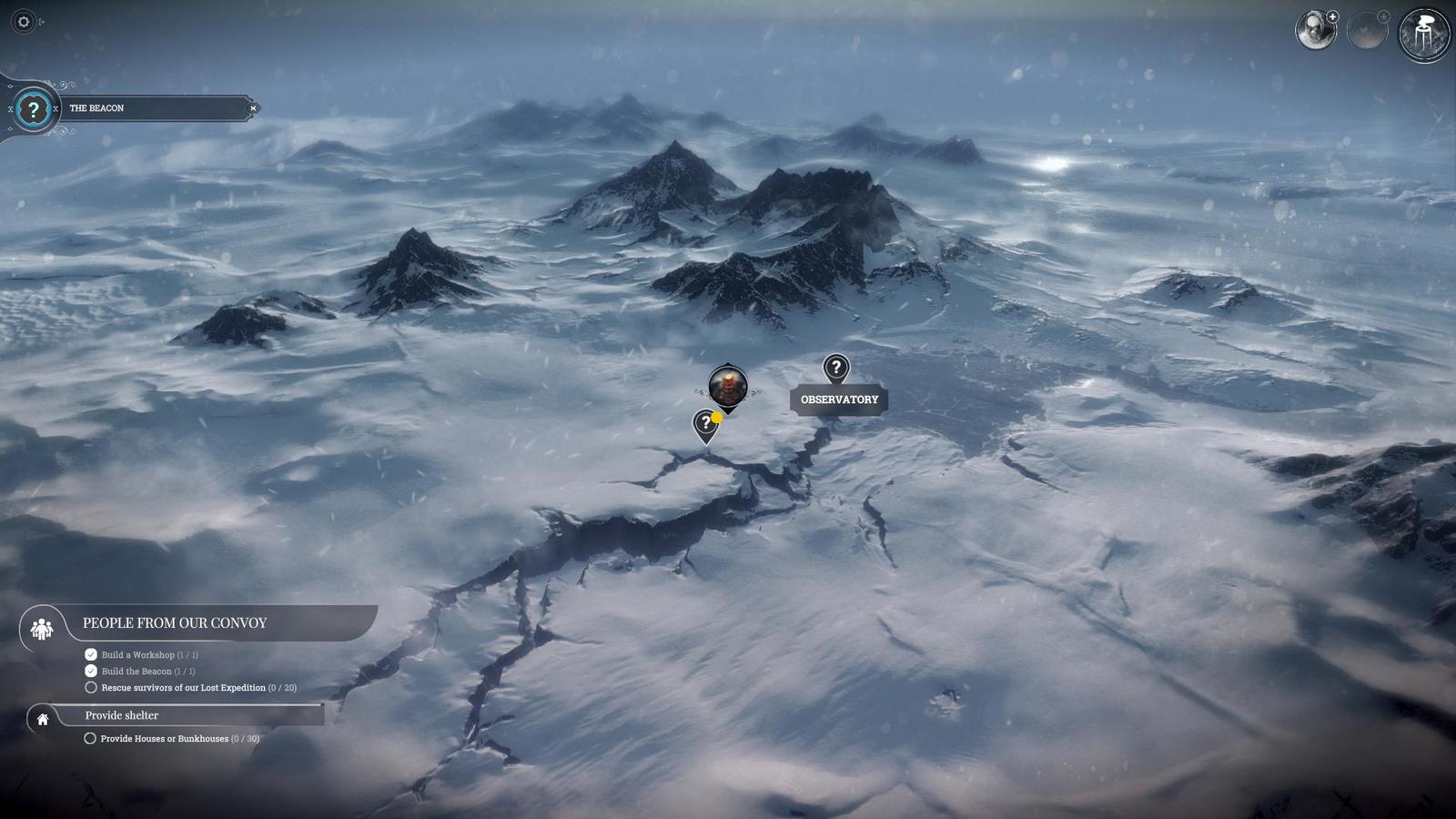1456x819 pixels.
Task: Open the Provide shelter objective header
Action: (x=122, y=716)
